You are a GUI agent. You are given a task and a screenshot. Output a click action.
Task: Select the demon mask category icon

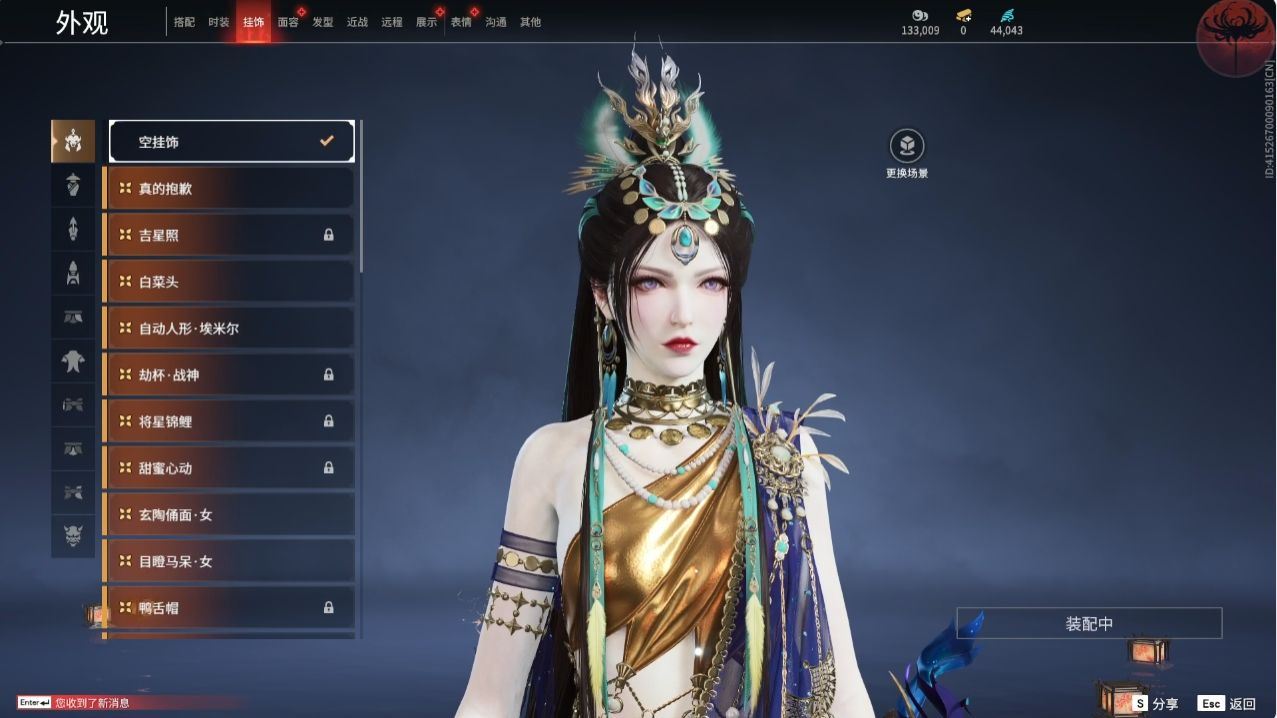coord(73,536)
